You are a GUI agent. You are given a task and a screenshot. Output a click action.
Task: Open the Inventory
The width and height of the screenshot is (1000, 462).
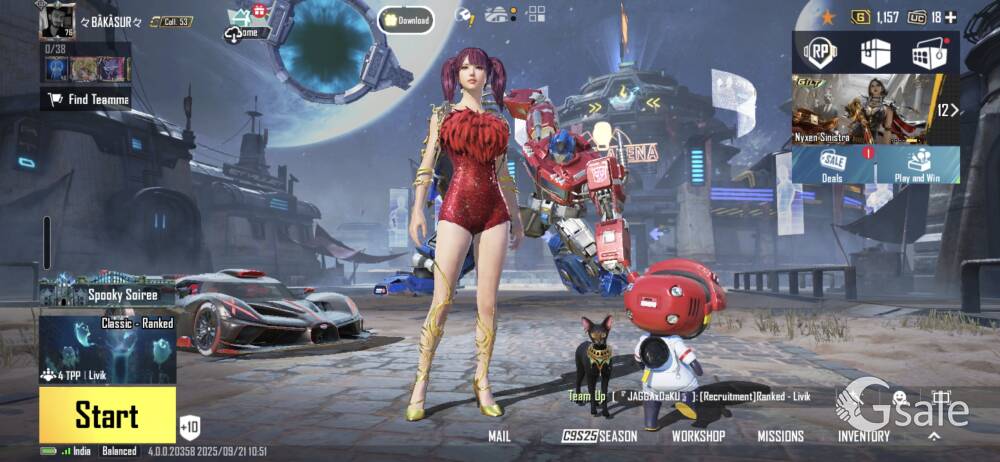864,436
